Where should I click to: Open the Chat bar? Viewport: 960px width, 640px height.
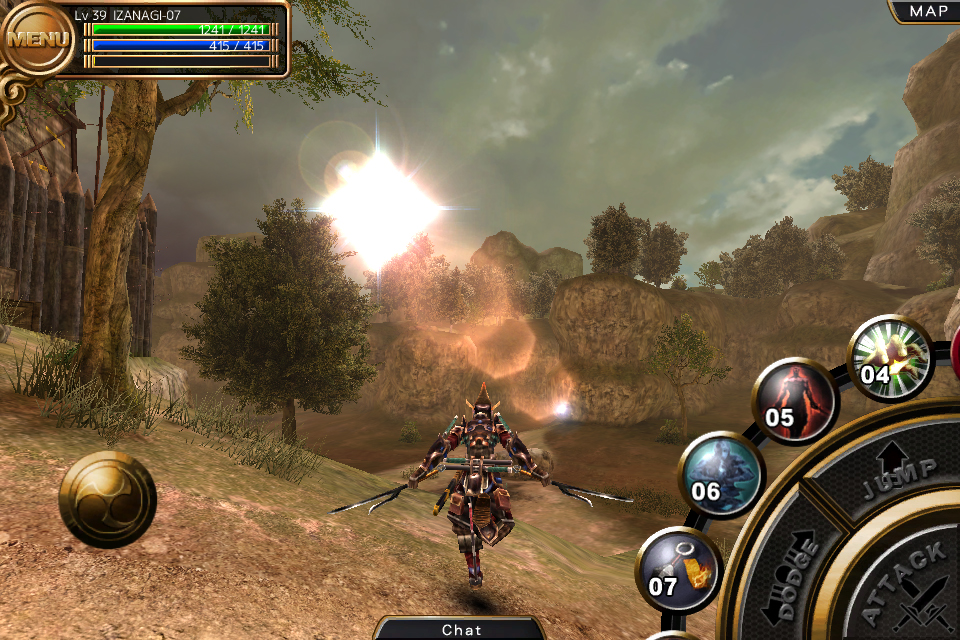pos(461,629)
